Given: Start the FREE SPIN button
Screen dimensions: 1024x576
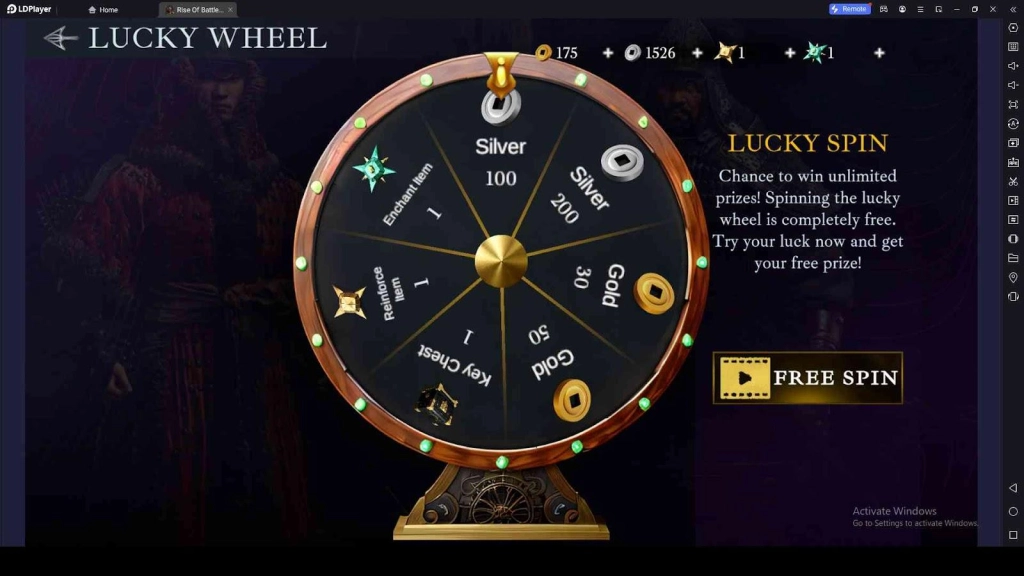Looking at the screenshot, I should (808, 378).
